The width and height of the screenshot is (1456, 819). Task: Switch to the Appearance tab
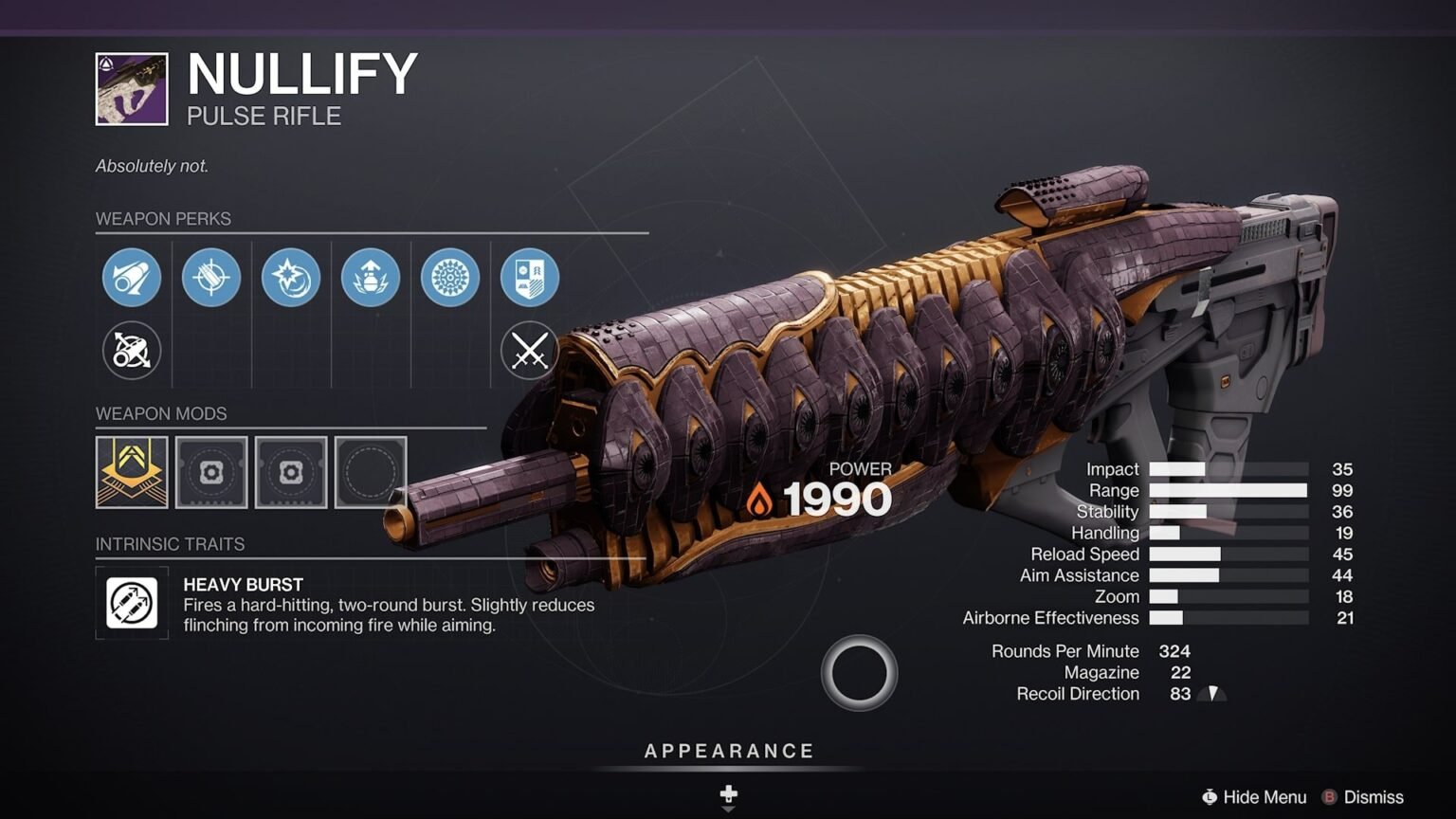(x=728, y=750)
